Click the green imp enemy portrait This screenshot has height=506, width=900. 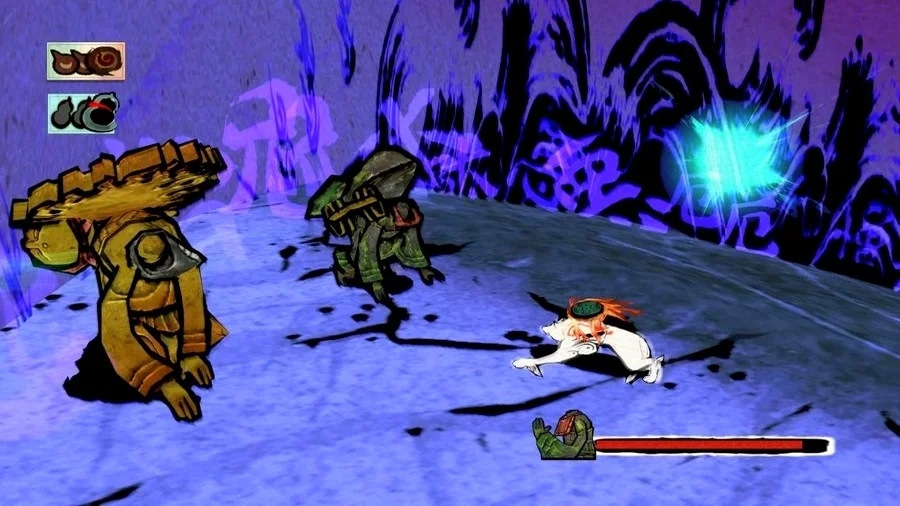pyautogui.click(x=563, y=436)
